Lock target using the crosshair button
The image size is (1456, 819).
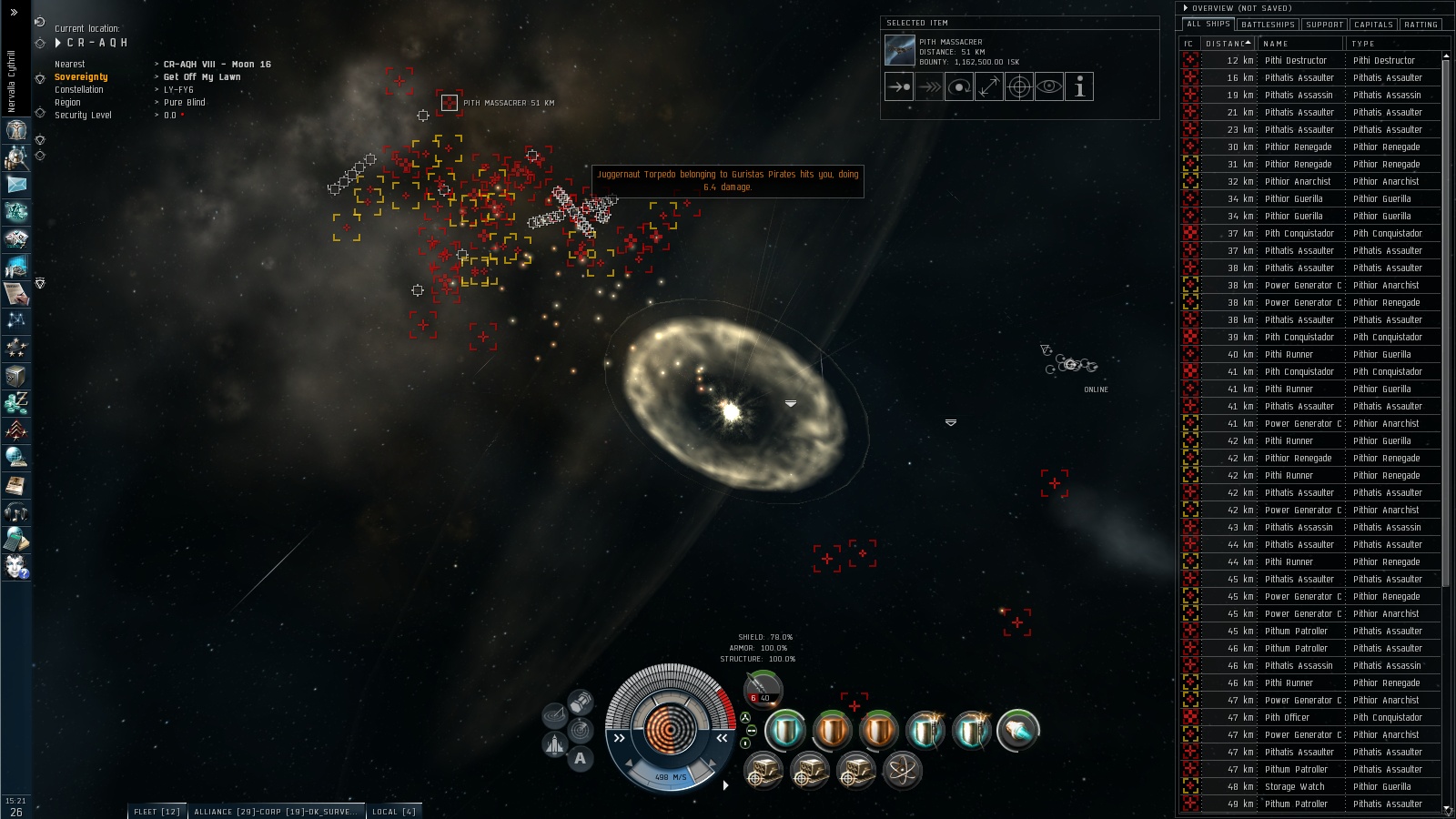tap(1019, 87)
